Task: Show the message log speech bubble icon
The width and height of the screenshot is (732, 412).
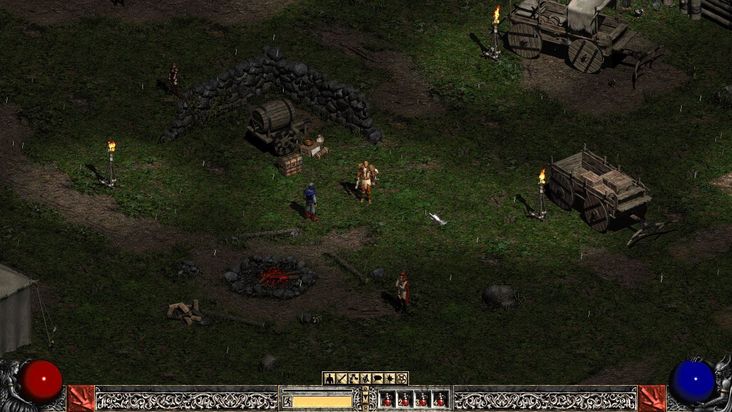Action: tap(377, 378)
